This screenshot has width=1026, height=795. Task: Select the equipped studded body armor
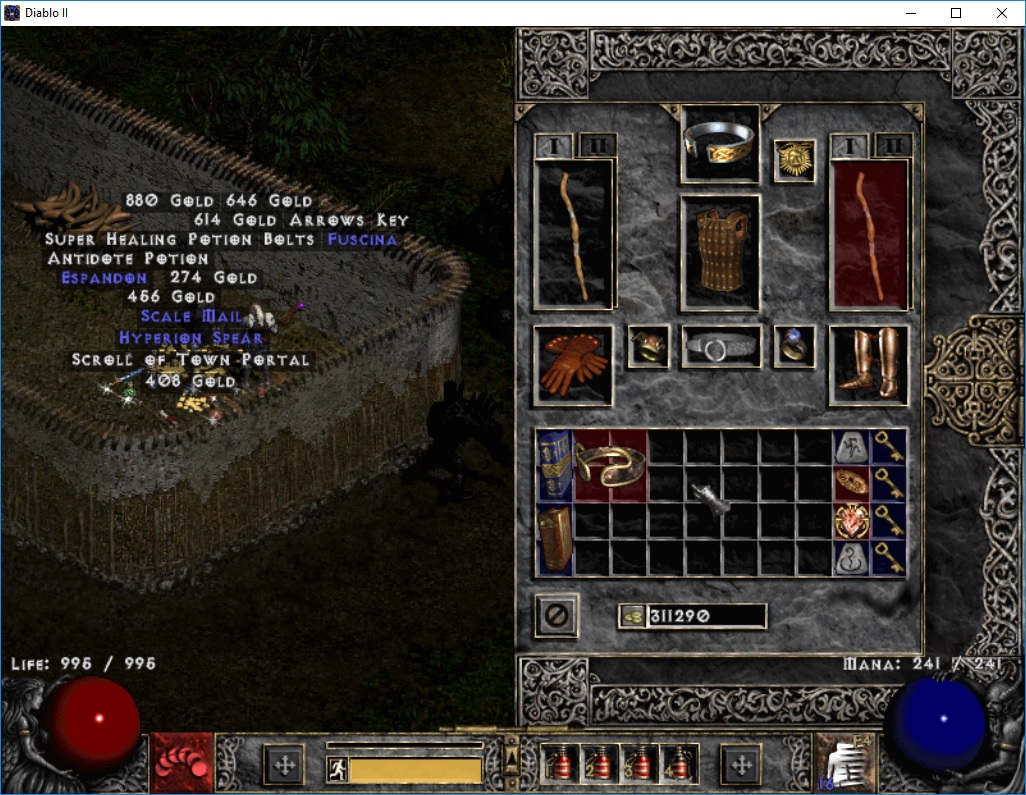(x=720, y=252)
